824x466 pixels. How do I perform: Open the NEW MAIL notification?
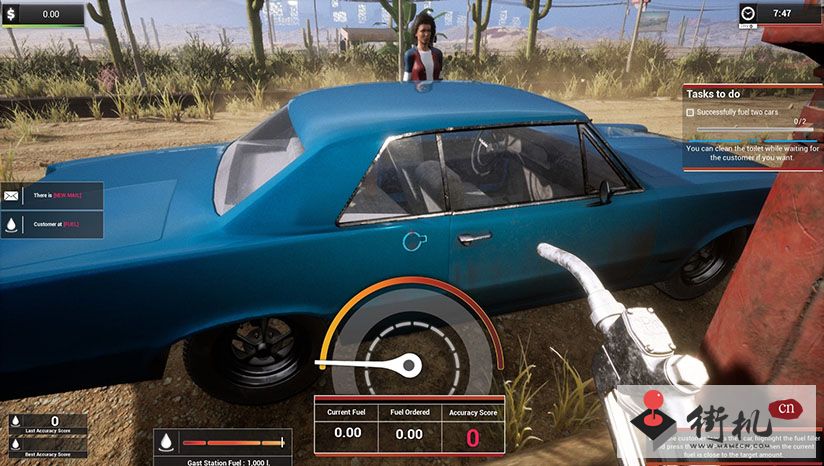(63, 196)
